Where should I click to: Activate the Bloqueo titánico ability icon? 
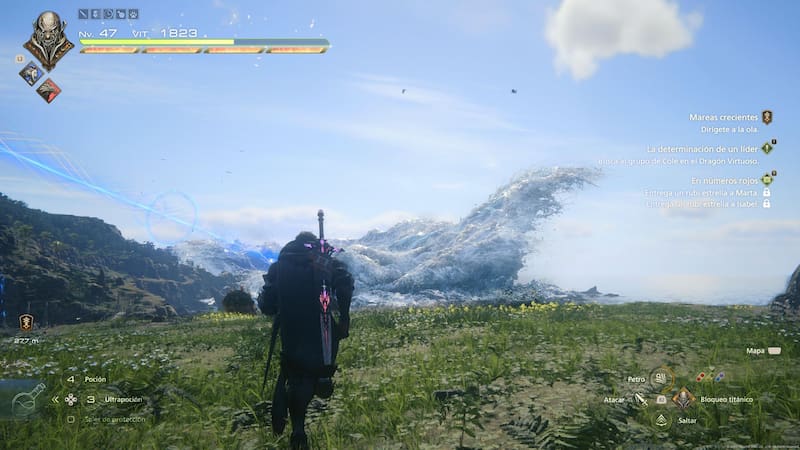684,398
